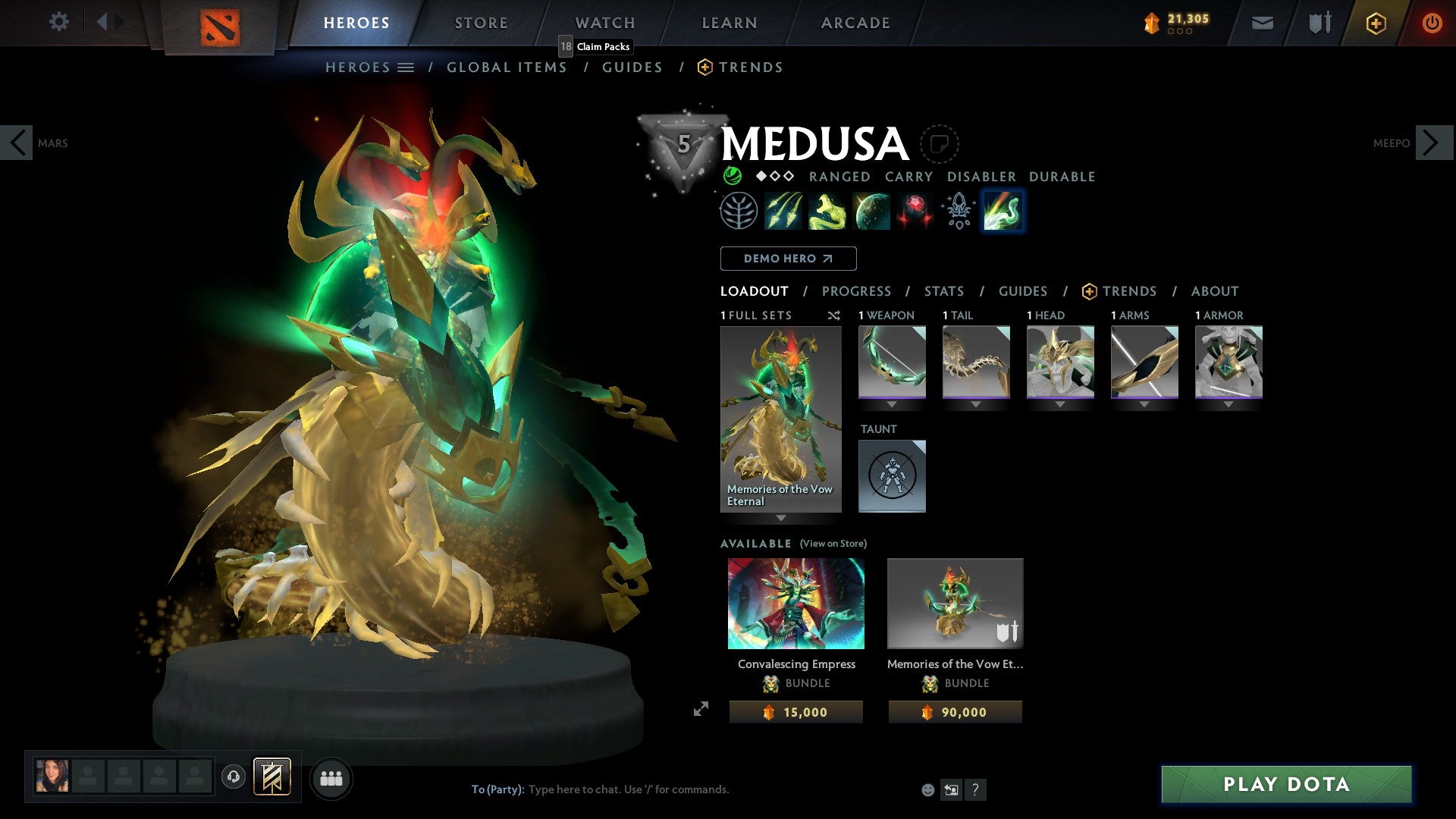Click the Demo Hero button
The image size is (1456, 819).
tap(787, 259)
